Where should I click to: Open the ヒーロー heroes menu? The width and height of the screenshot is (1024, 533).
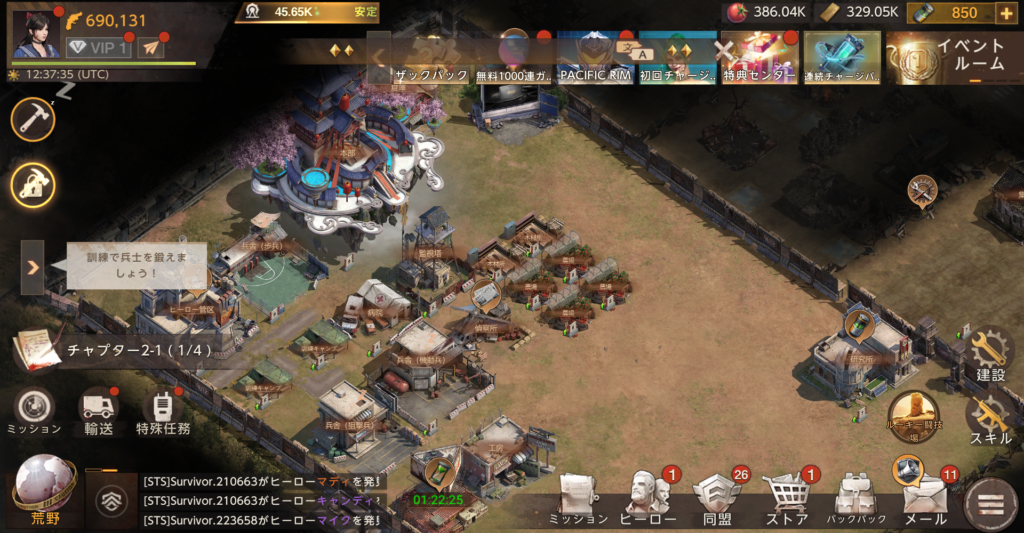pos(649,497)
